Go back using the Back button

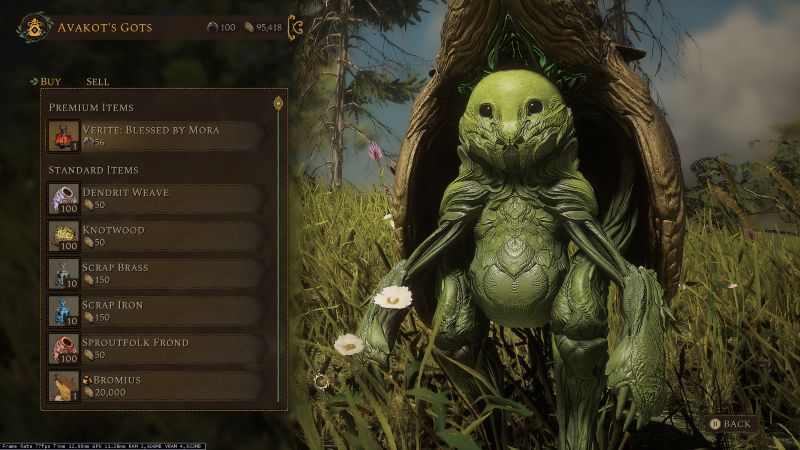(730, 424)
